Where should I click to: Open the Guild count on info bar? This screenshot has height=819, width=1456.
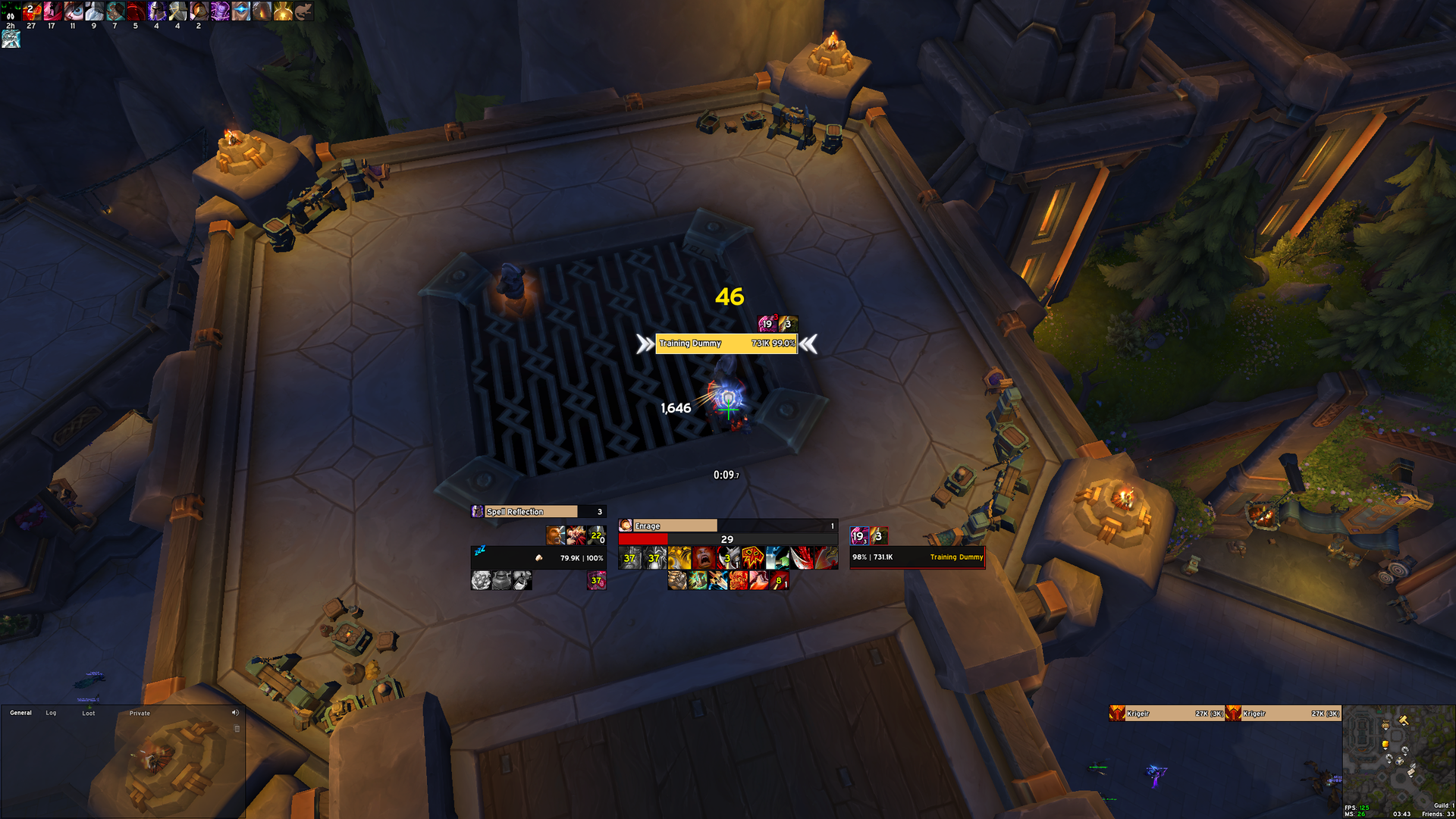tap(1443, 805)
